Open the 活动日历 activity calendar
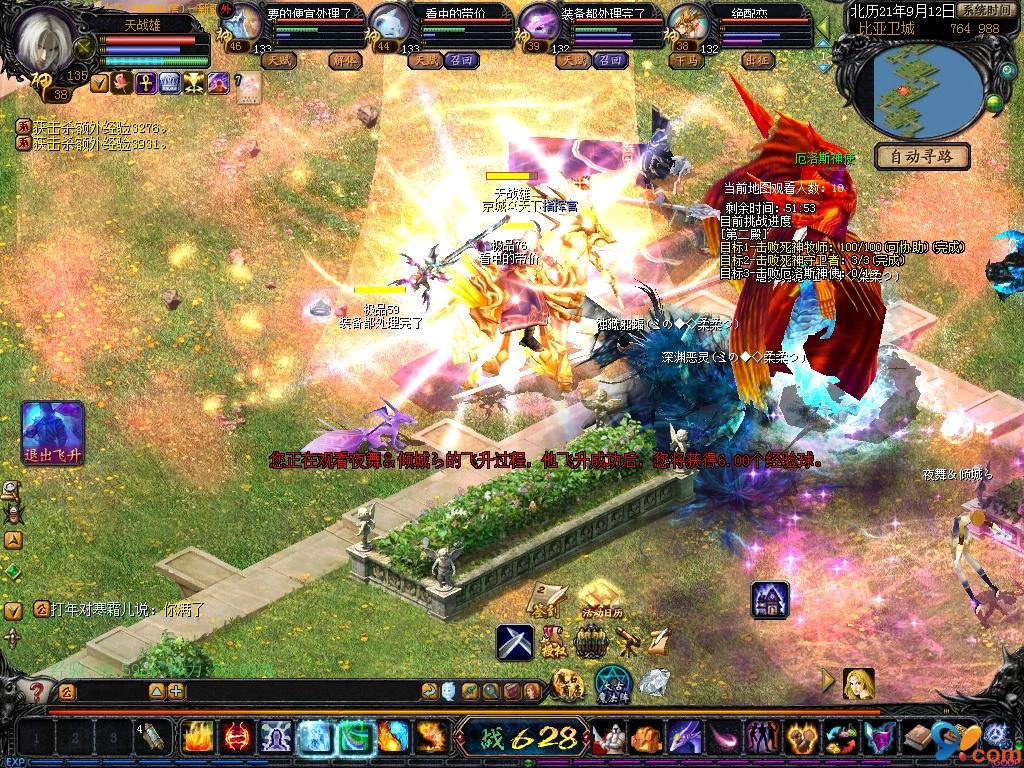 pos(600,600)
